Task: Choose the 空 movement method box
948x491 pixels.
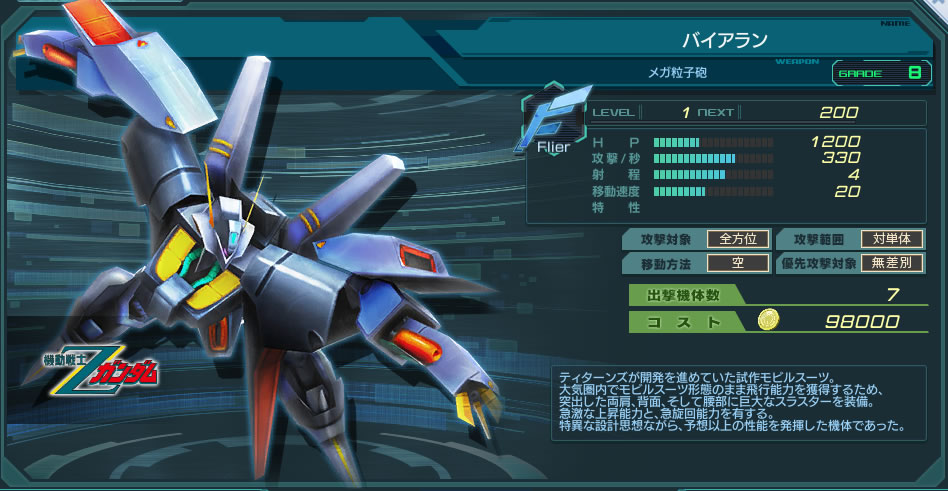Action: 738,264
